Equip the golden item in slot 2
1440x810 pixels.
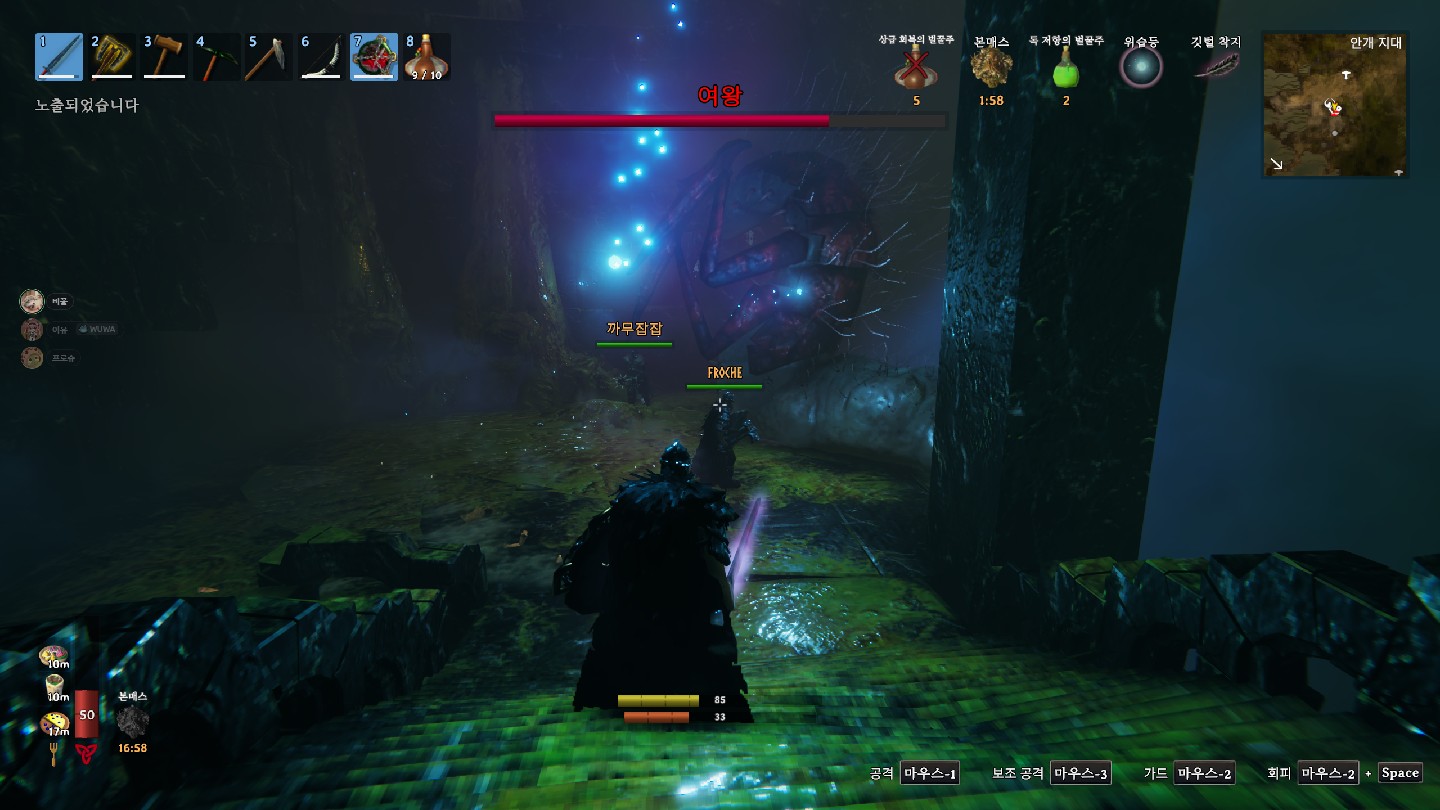click(x=112, y=57)
